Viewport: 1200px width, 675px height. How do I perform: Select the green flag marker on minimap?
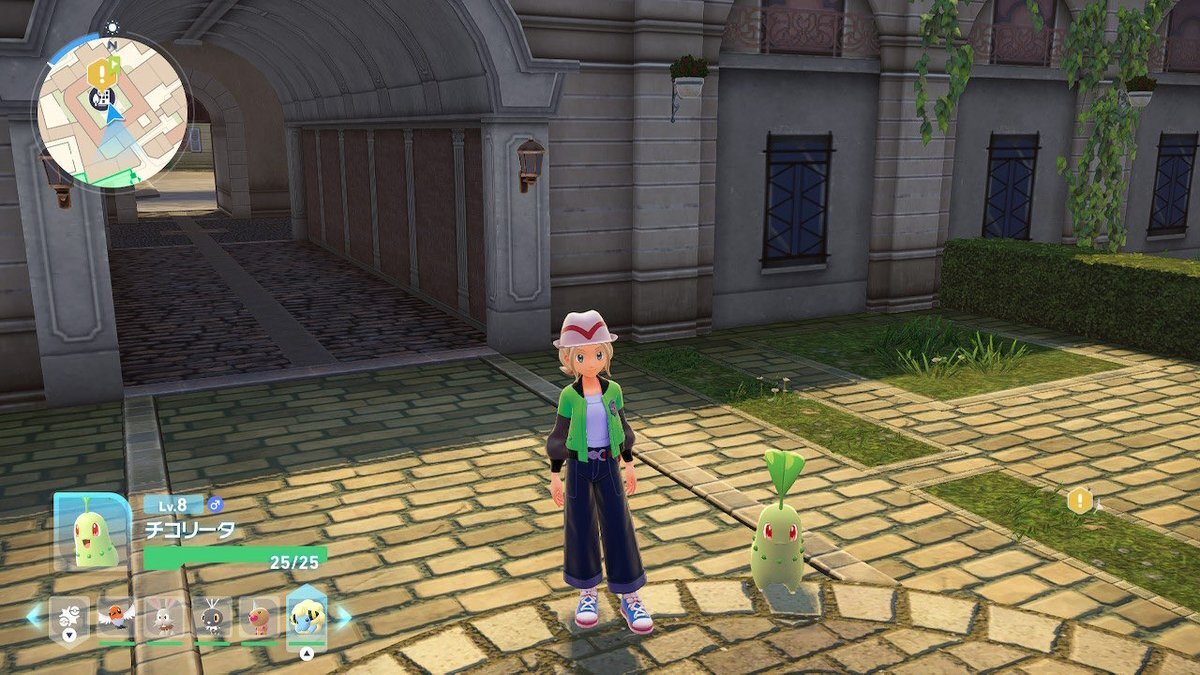[113, 65]
